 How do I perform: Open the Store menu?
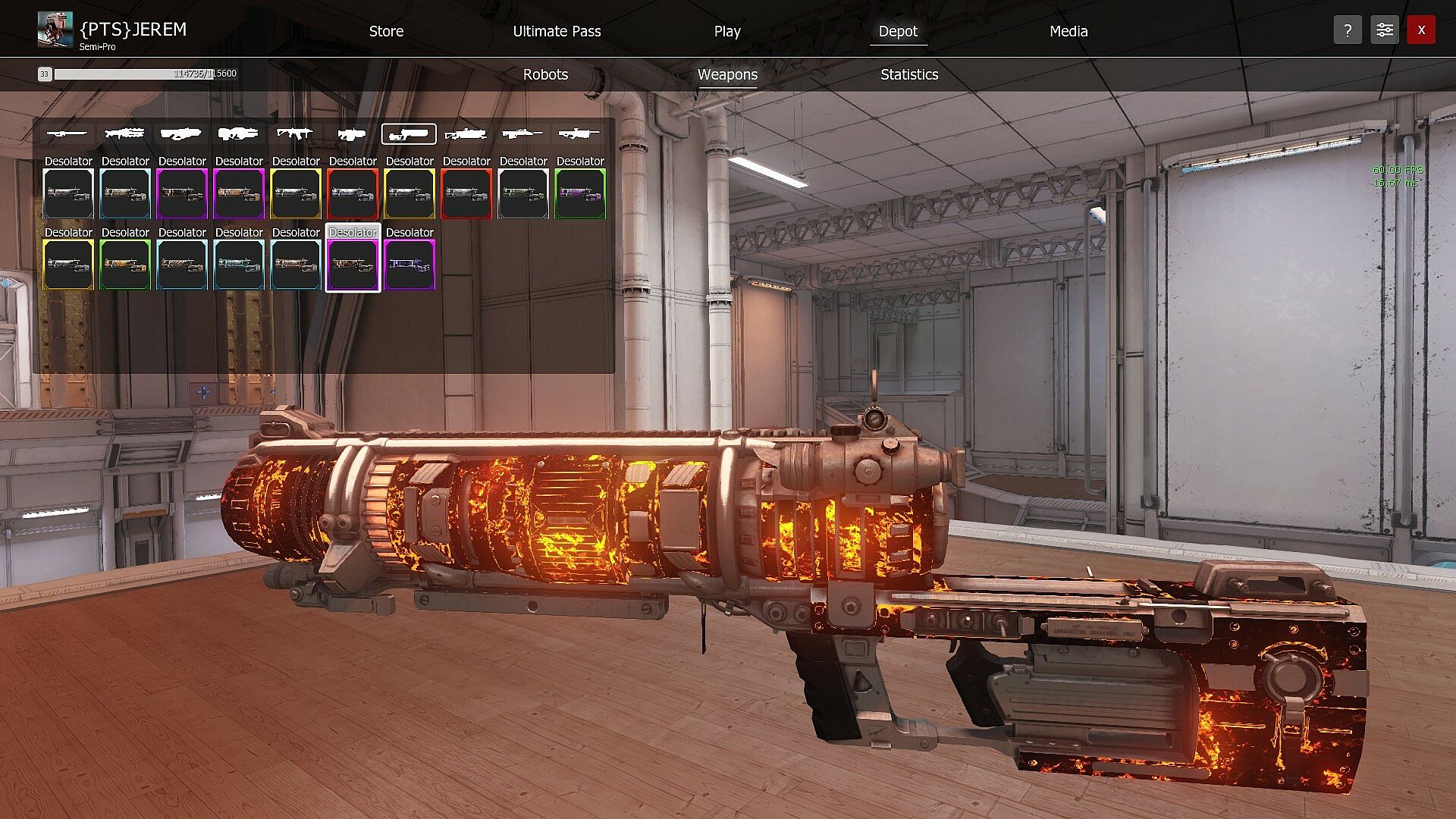(386, 31)
